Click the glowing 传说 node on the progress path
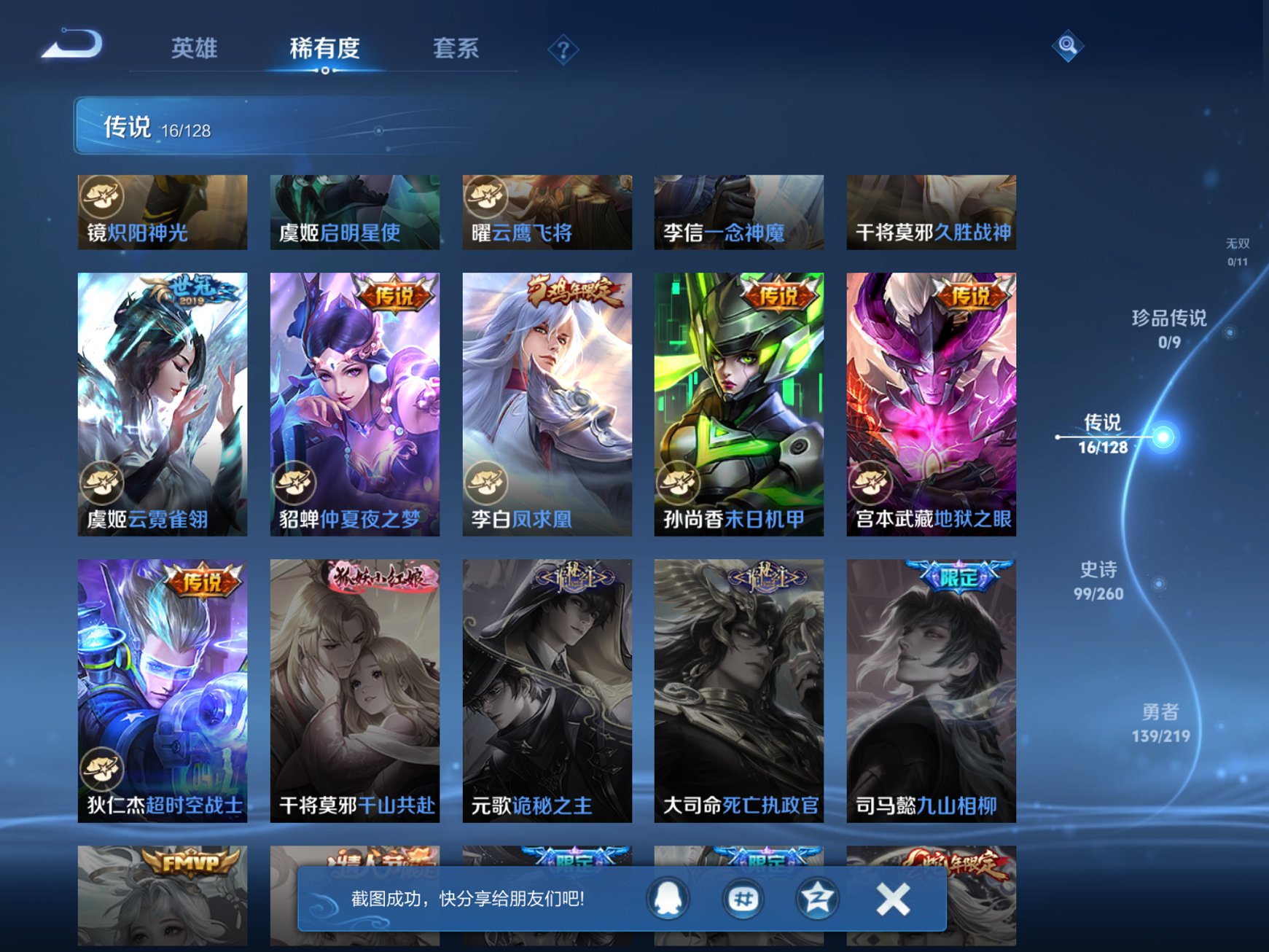 point(1165,437)
